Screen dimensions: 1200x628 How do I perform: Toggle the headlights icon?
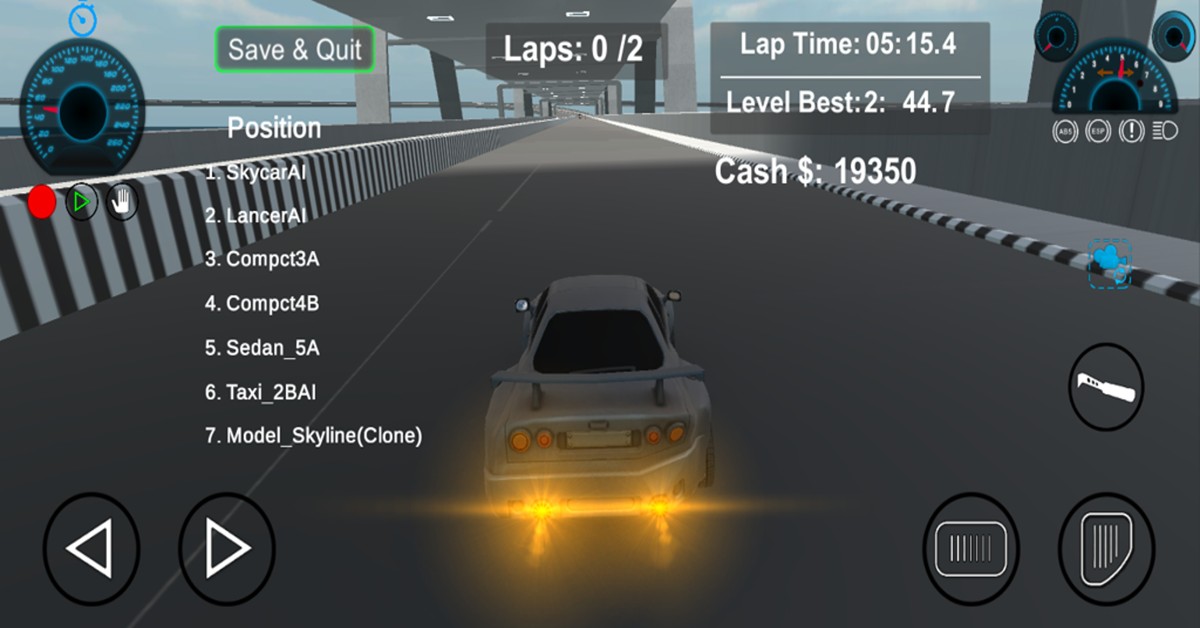click(x=1165, y=130)
